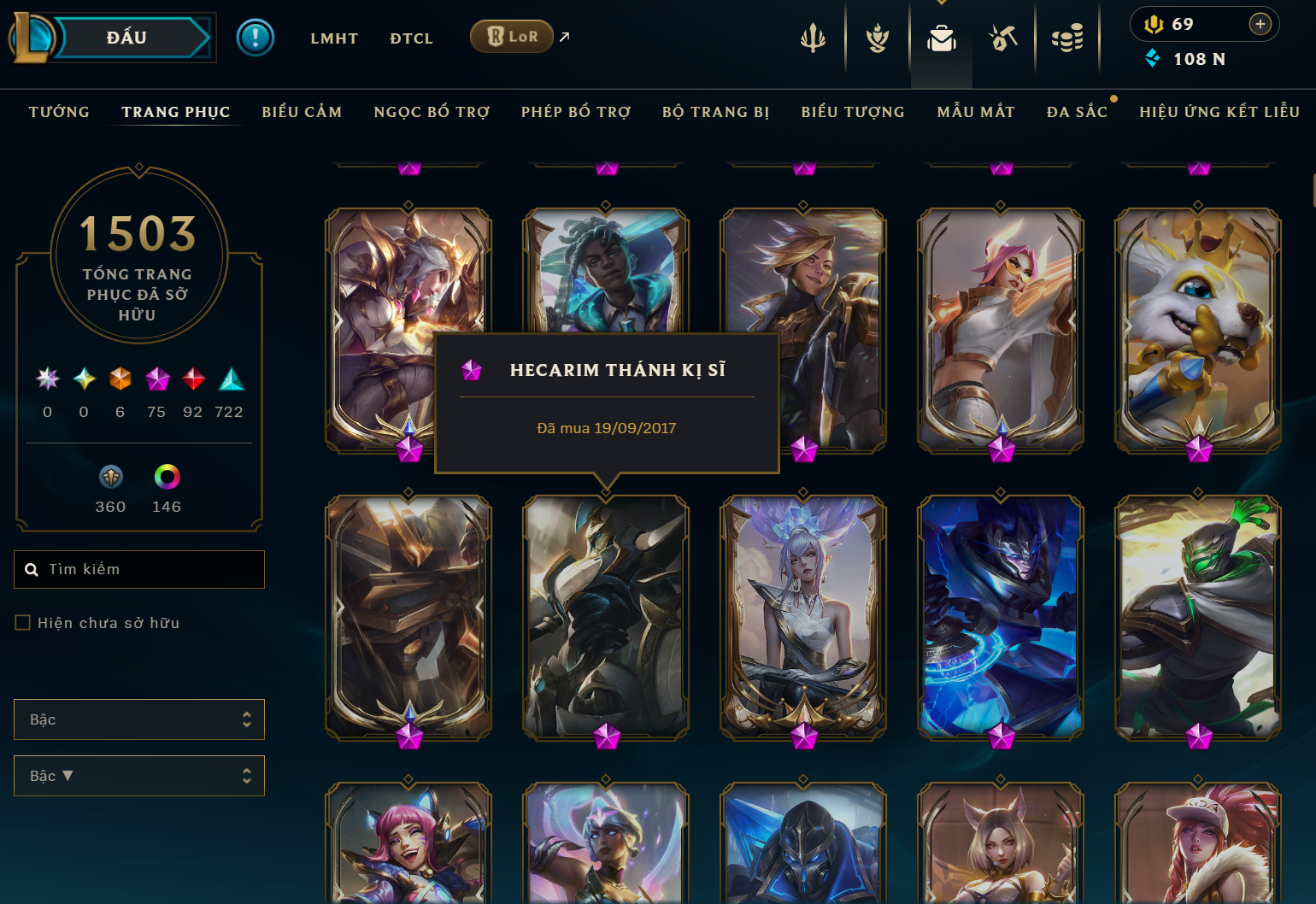
Task: Open the blue notification alert icon
Action: [255, 38]
